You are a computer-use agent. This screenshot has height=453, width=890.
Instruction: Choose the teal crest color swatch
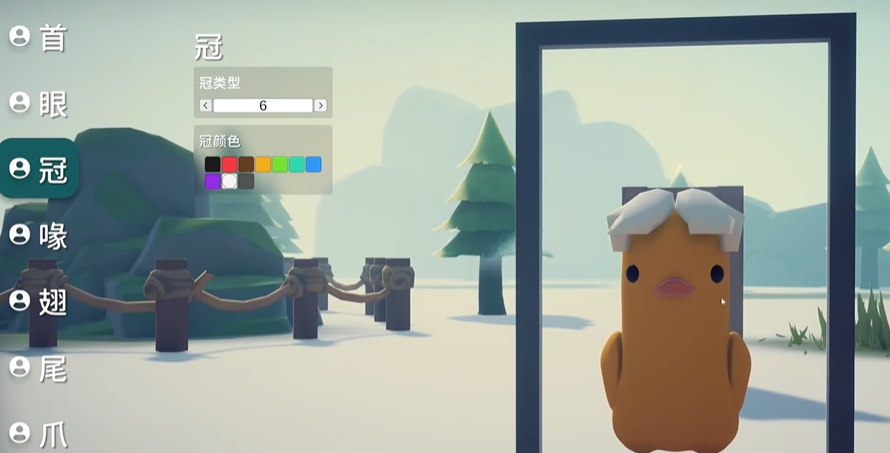(x=297, y=164)
